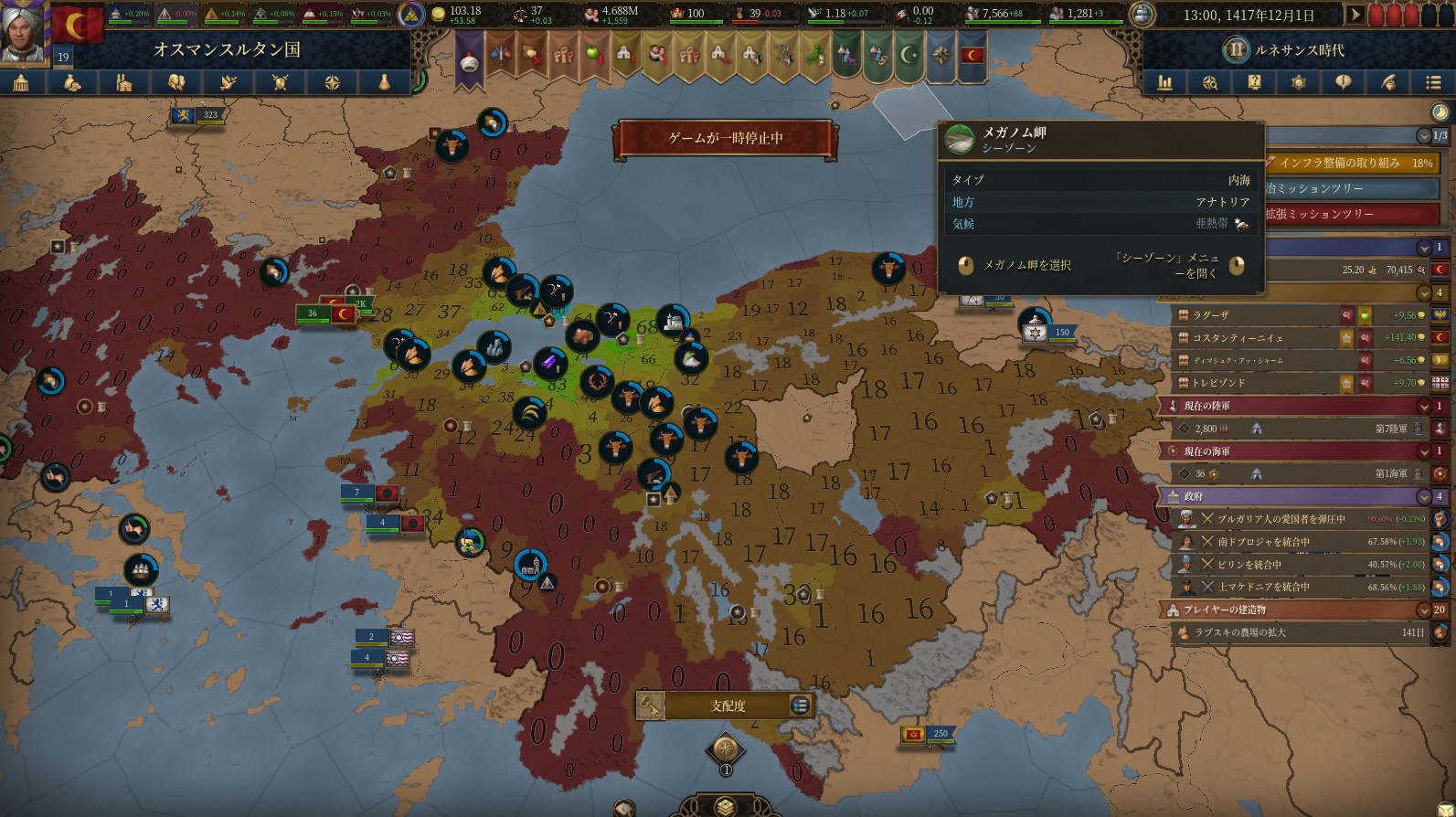Image resolution: width=1456 pixels, height=817 pixels.
Task: Select the 第7陸軍 army row
Action: click(1298, 429)
